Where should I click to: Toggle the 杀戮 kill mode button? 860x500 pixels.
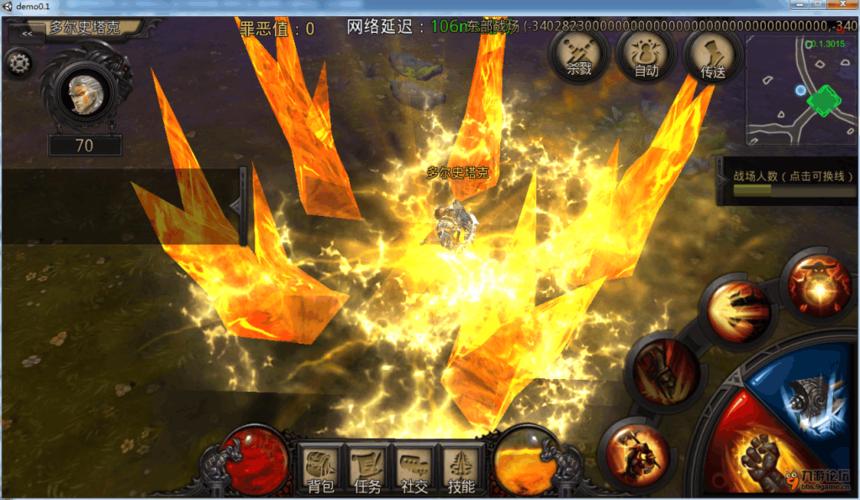(579, 54)
